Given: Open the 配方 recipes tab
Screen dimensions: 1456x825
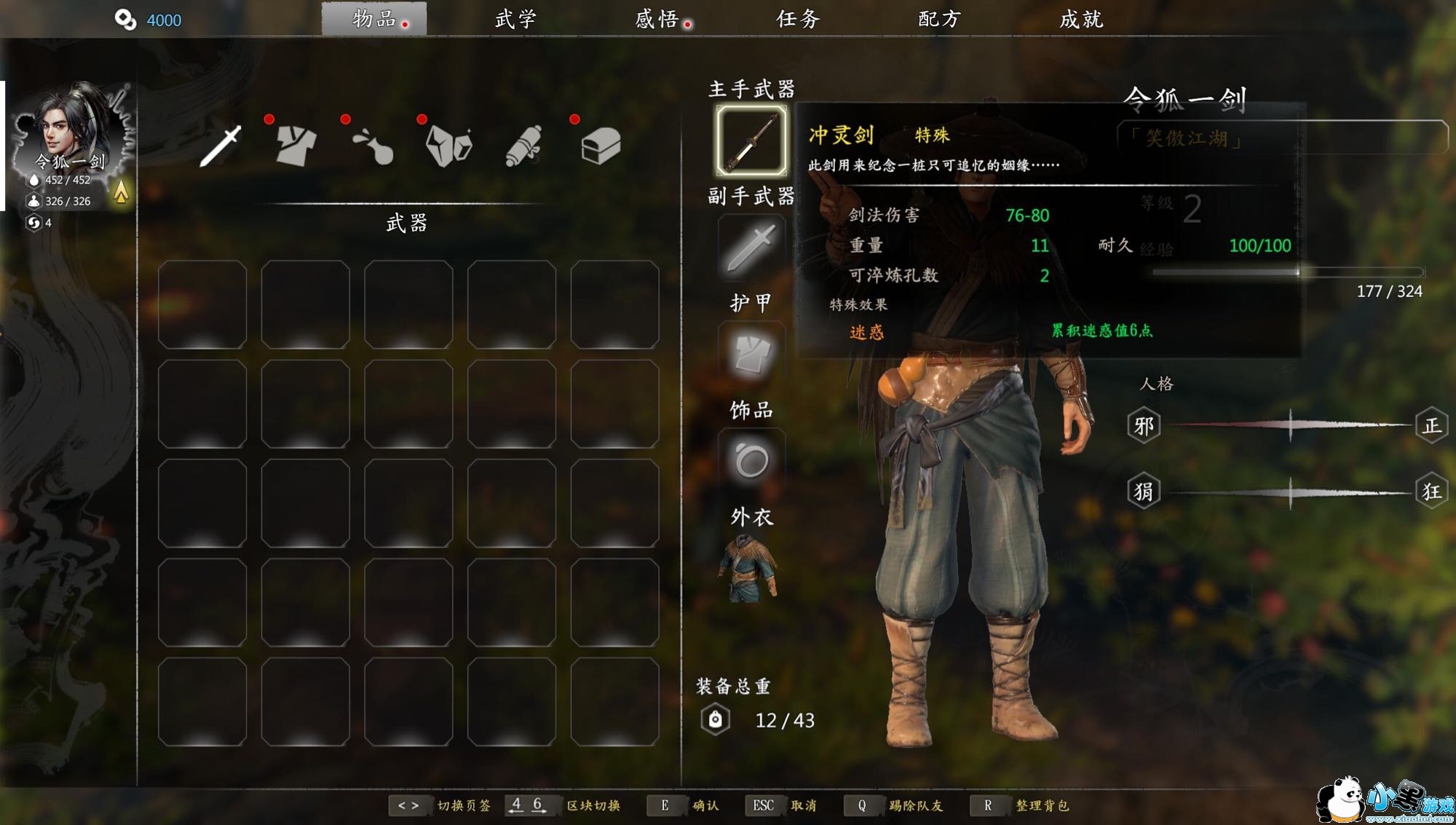Looking at the screenshot, I should pyautogui.click(x=939, y=19).
